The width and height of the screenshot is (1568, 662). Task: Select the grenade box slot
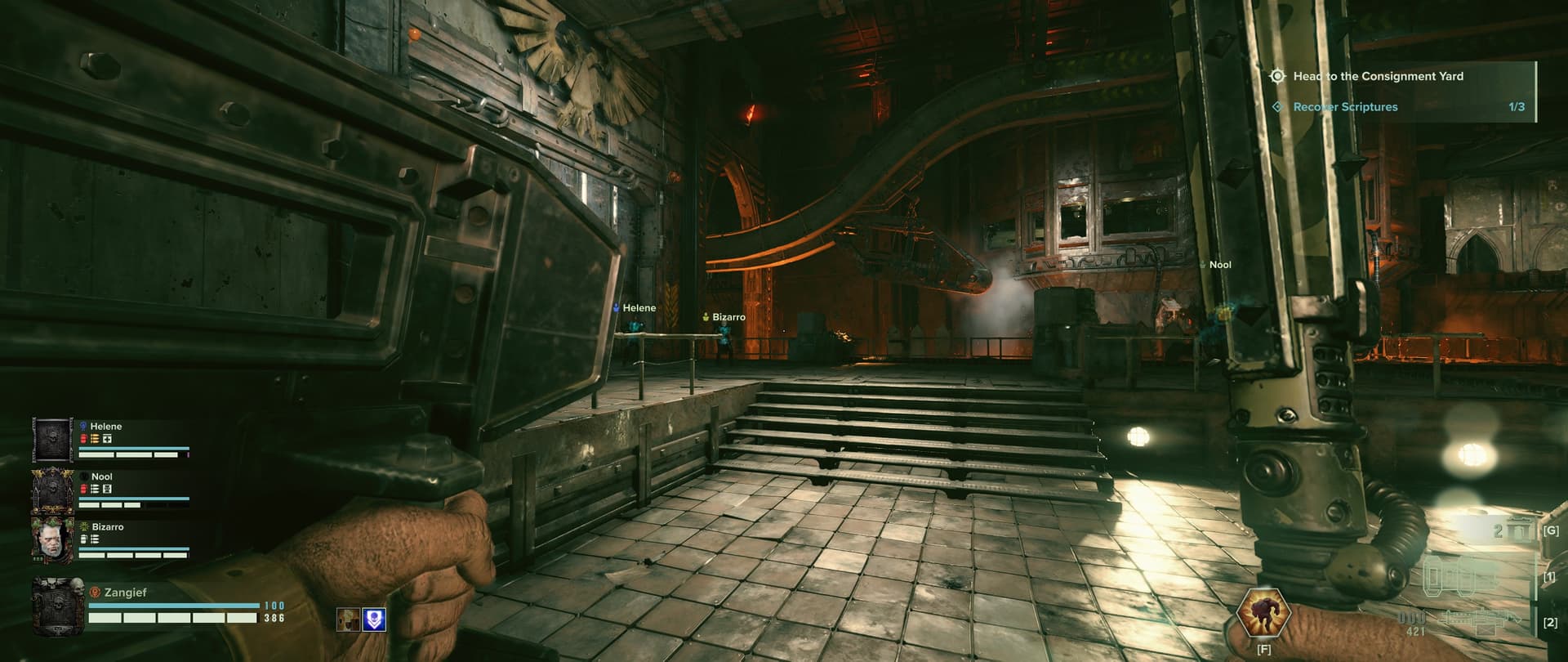point(1519,531)
